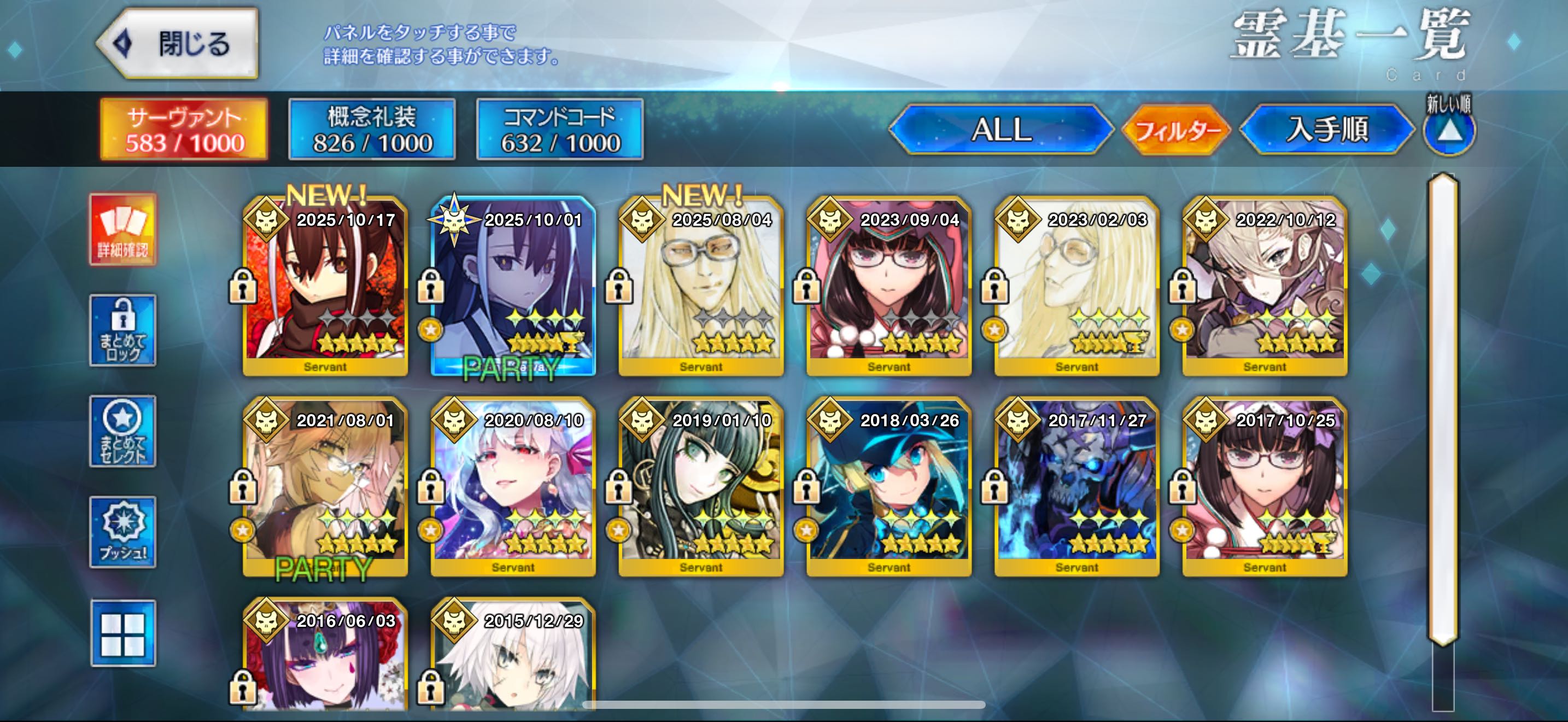Activate 詳細確認 detail check mode
This screenshot has height=722, width=1568.
[123, 230]
